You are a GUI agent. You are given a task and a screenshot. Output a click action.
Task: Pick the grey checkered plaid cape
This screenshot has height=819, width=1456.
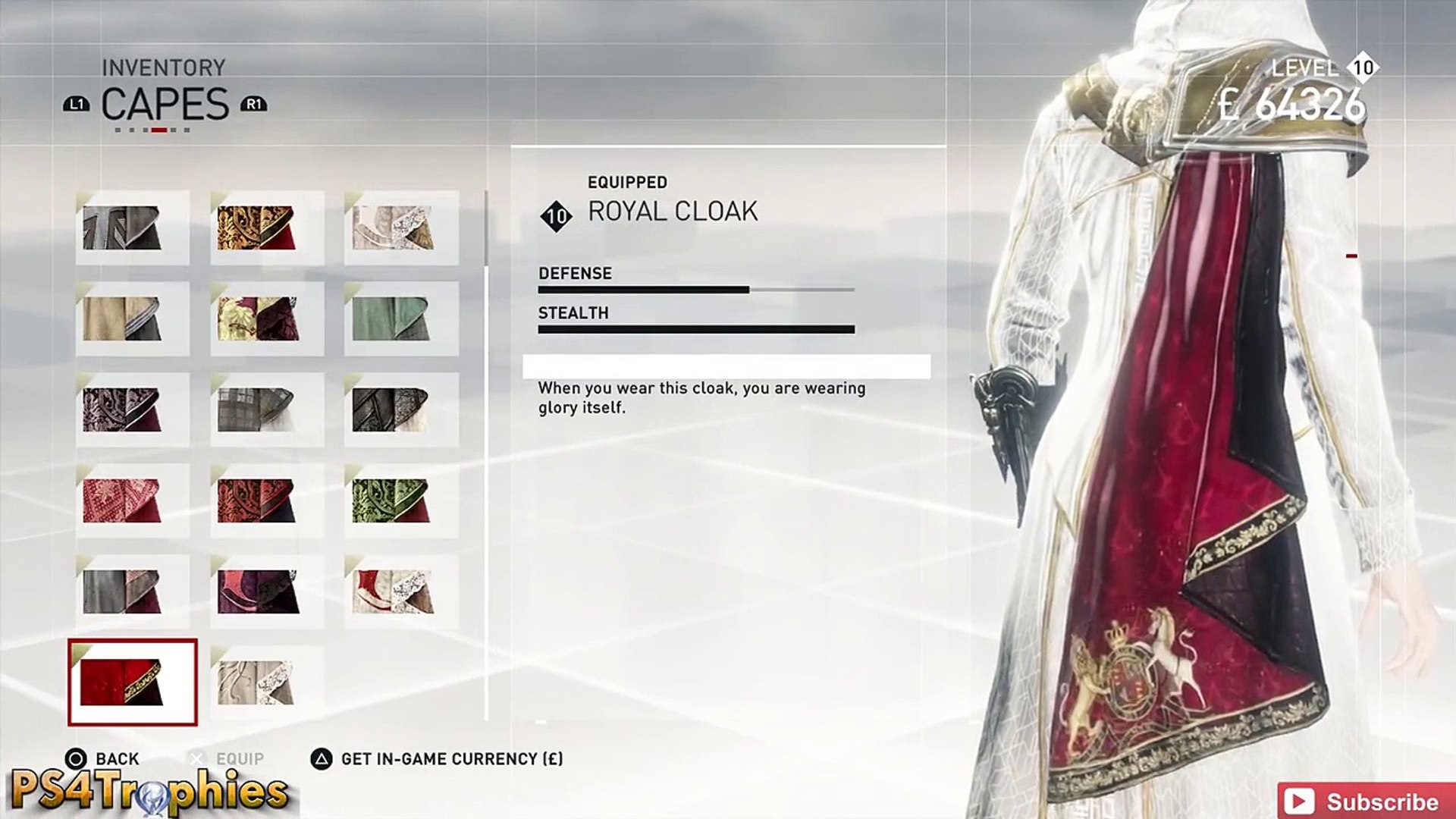266,409
